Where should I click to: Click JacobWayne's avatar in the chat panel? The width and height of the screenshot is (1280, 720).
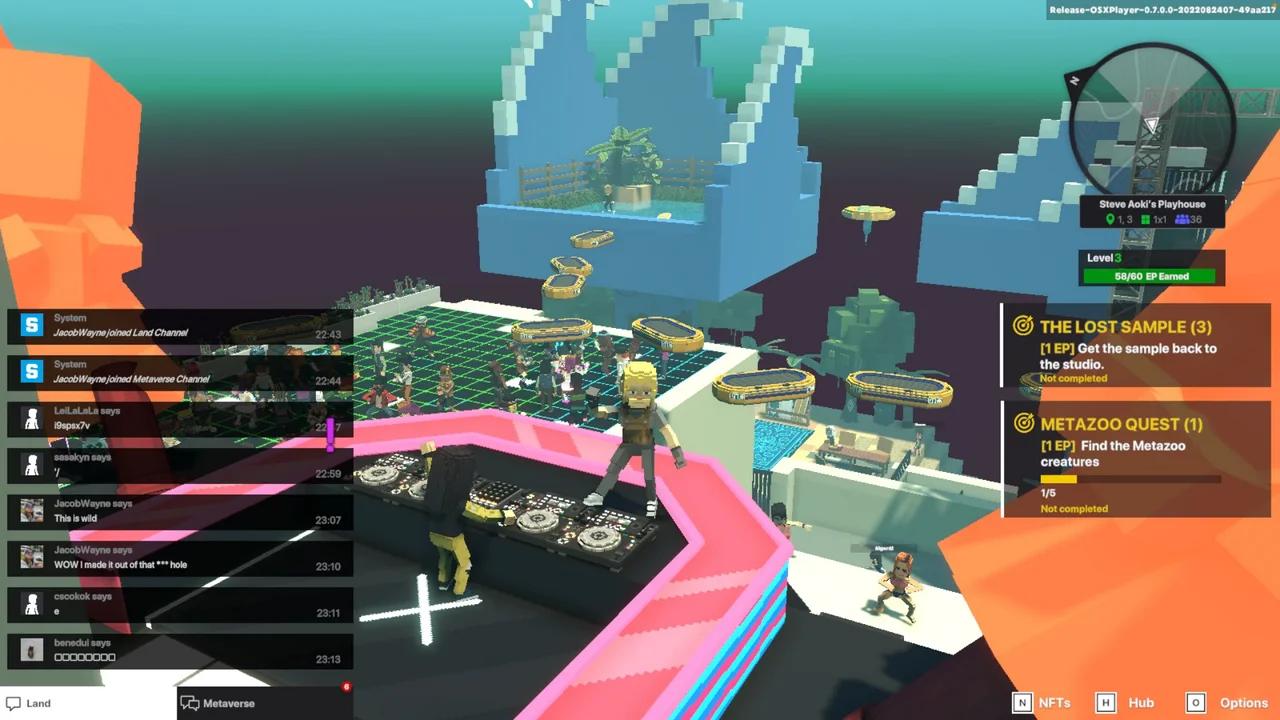coord(31,511)
